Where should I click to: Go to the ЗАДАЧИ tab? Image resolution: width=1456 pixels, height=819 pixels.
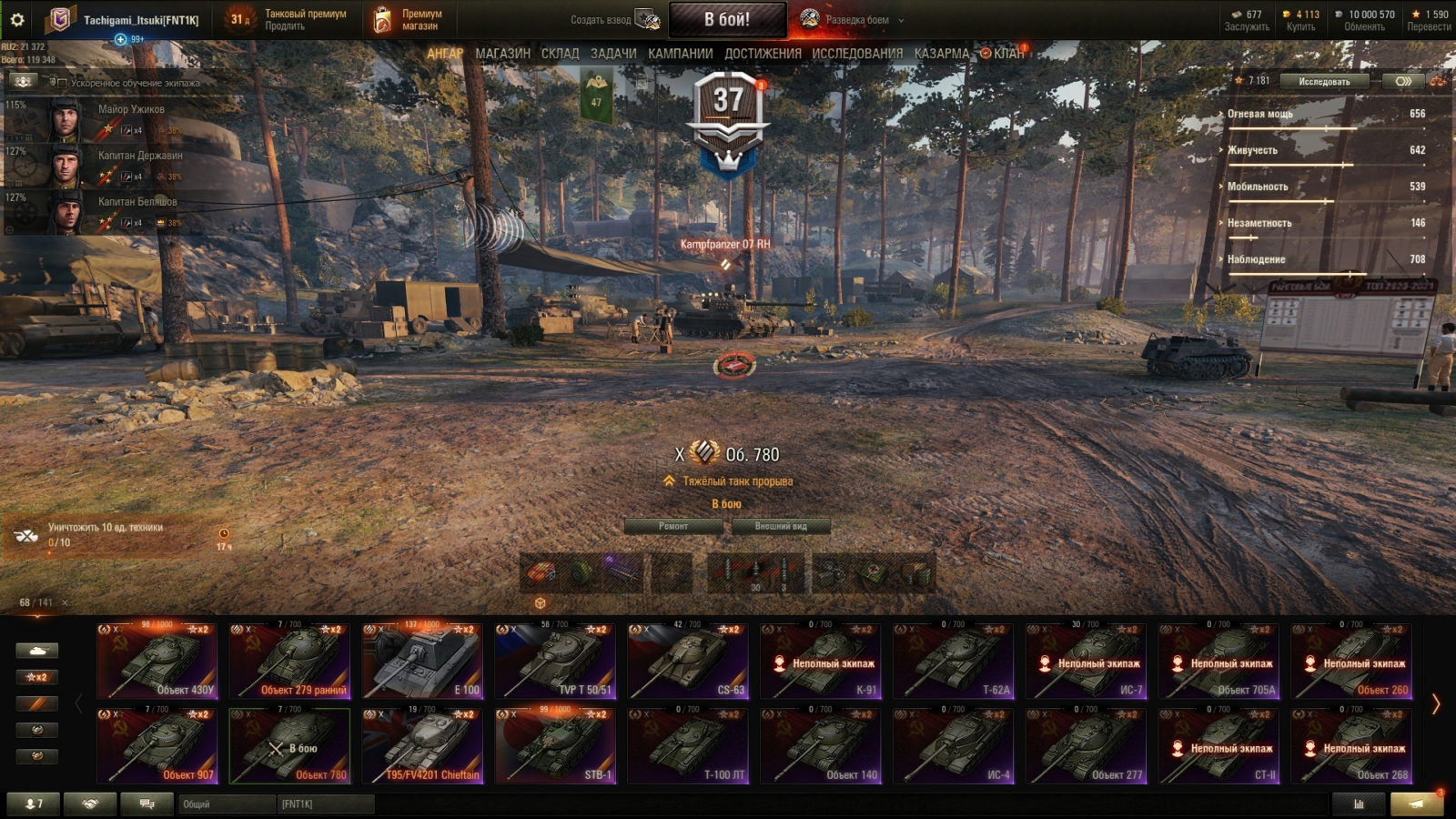coord(613,54)
